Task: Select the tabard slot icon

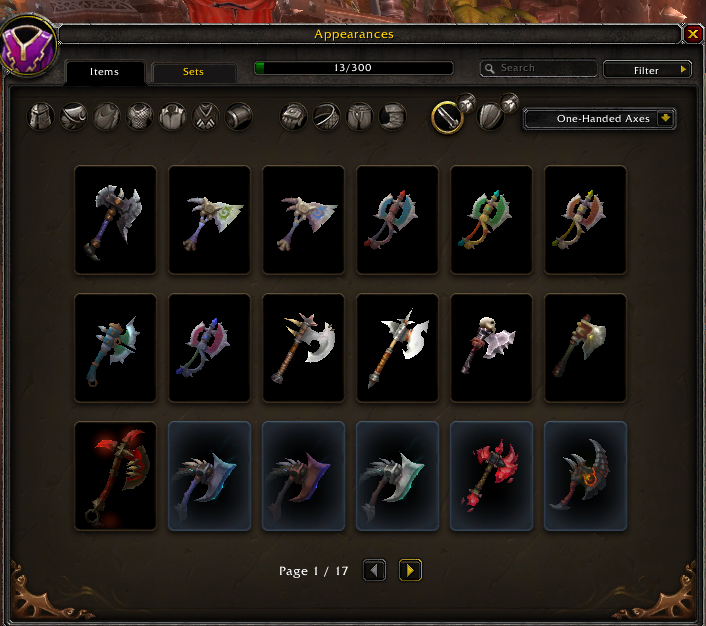Action: click(x=205, y=117)
